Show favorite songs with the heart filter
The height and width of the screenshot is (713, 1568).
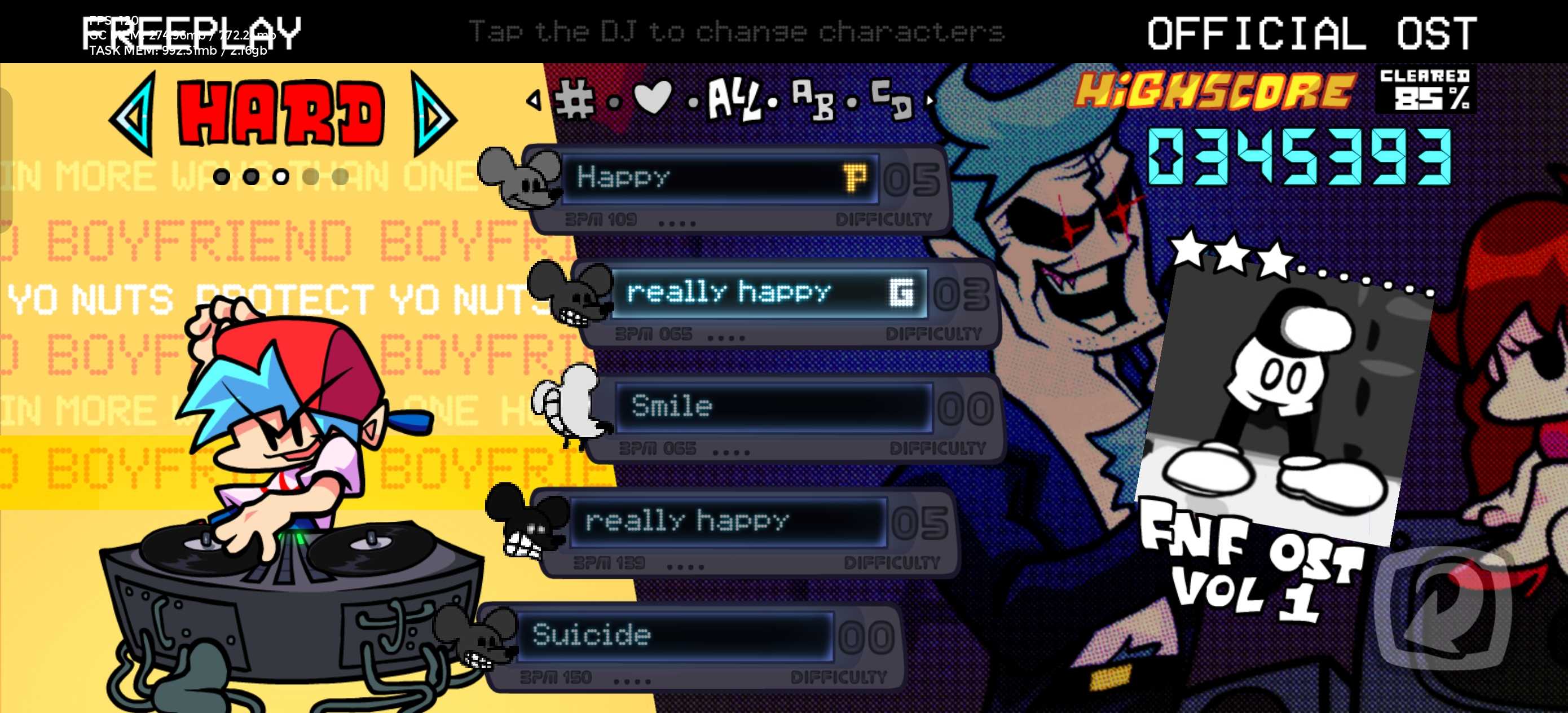click(653, 98)
